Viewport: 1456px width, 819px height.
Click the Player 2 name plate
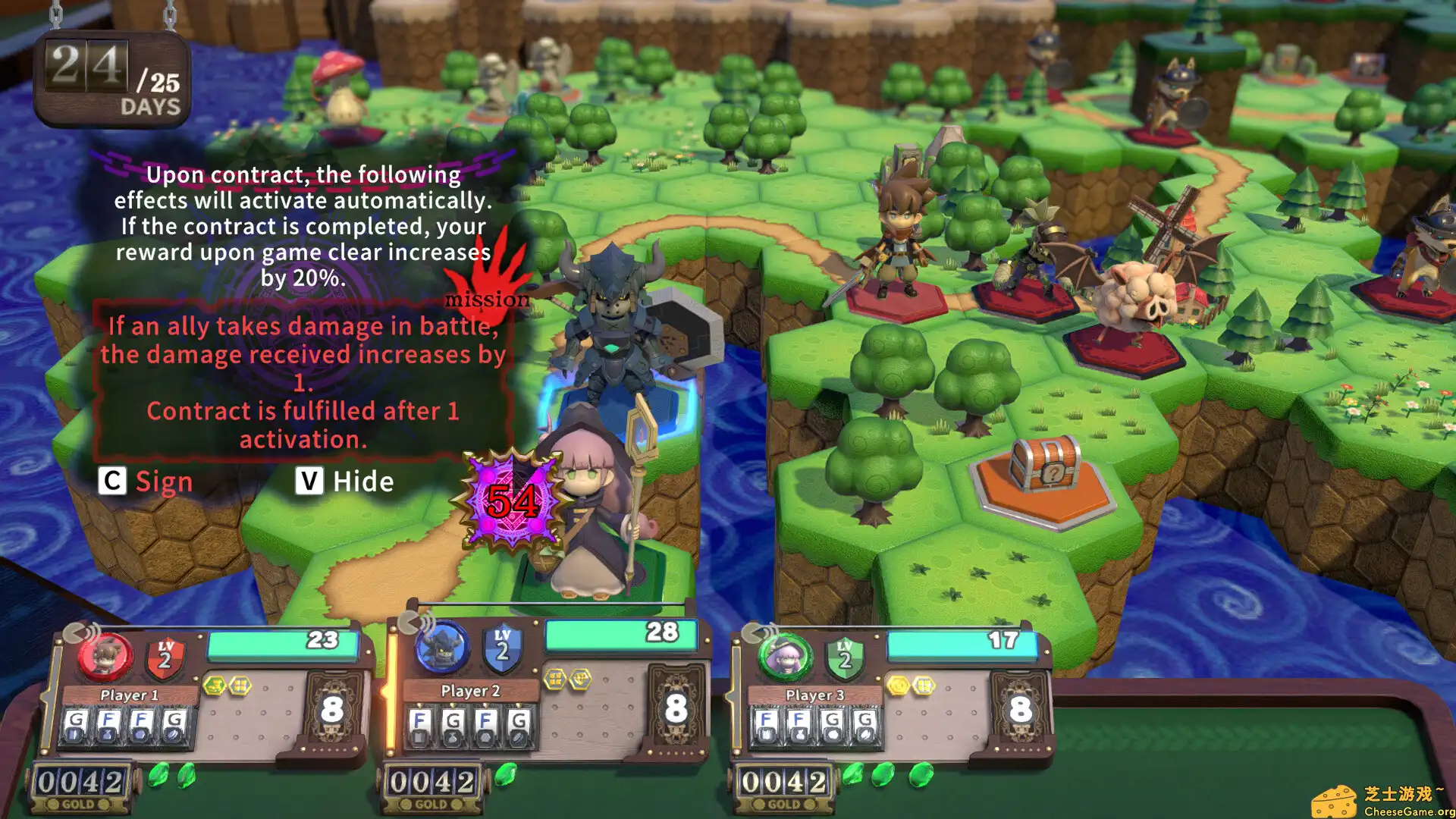click(470, 691)
